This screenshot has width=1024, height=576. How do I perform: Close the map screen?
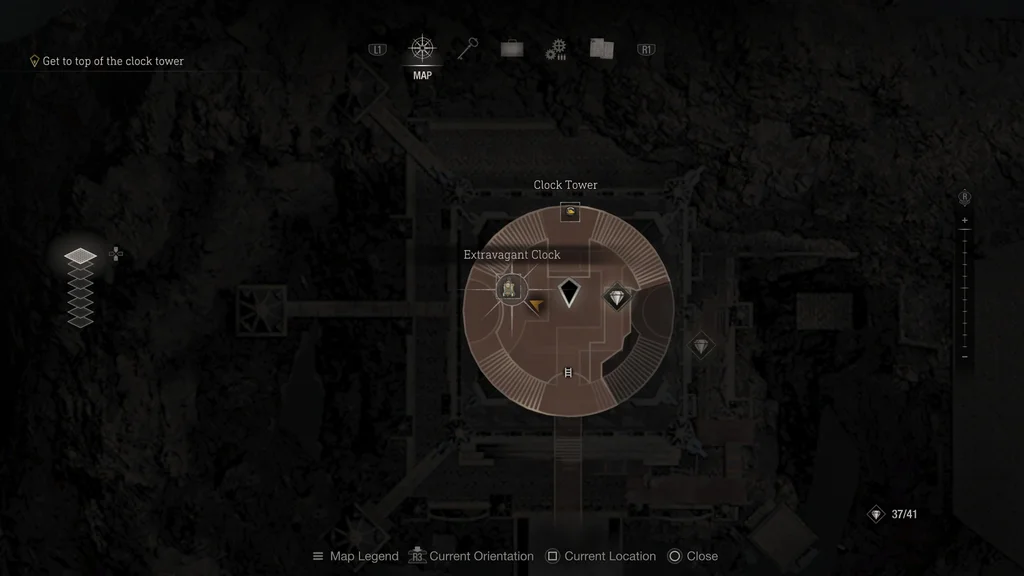[x=692, y=556]
